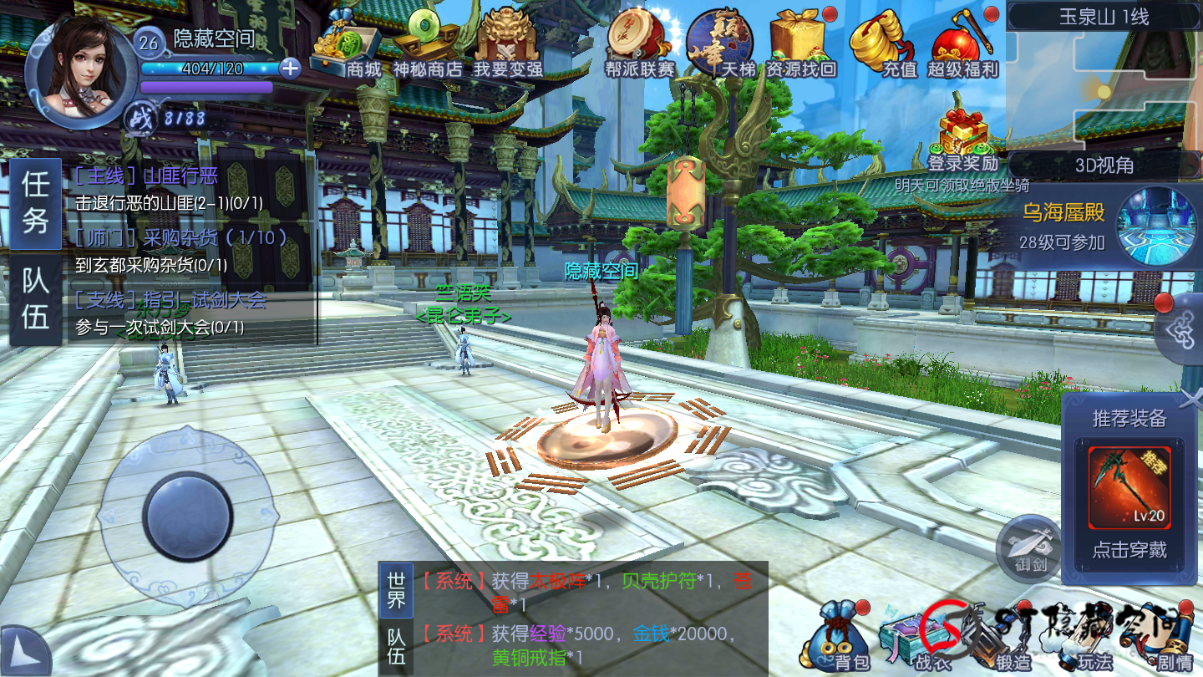Open the 超级福利 benefits icon
Screen dimensions: 1203x677
[x=962, y=47]
